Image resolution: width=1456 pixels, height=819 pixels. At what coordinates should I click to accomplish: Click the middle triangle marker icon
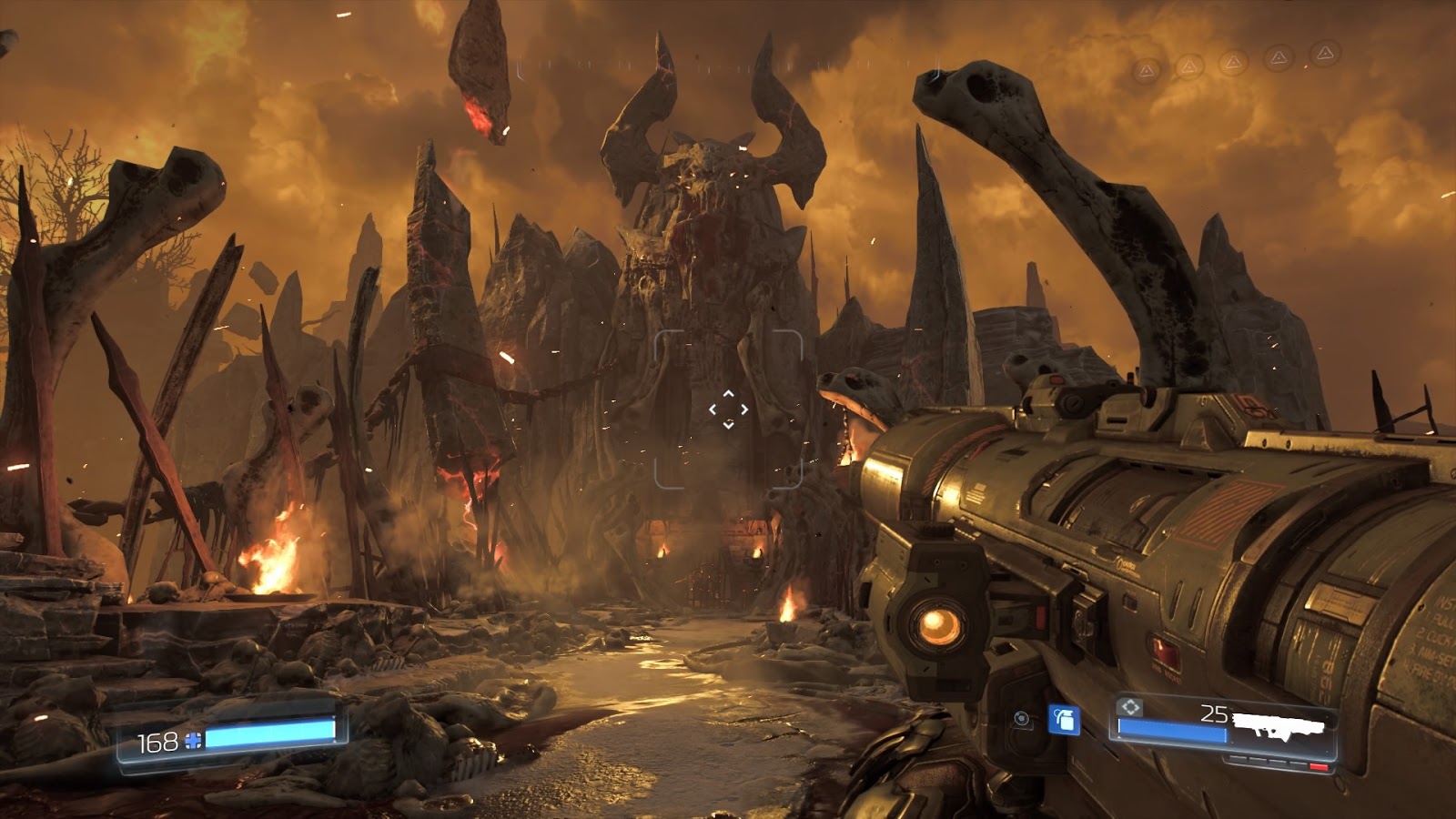[x=1233, y=64]
